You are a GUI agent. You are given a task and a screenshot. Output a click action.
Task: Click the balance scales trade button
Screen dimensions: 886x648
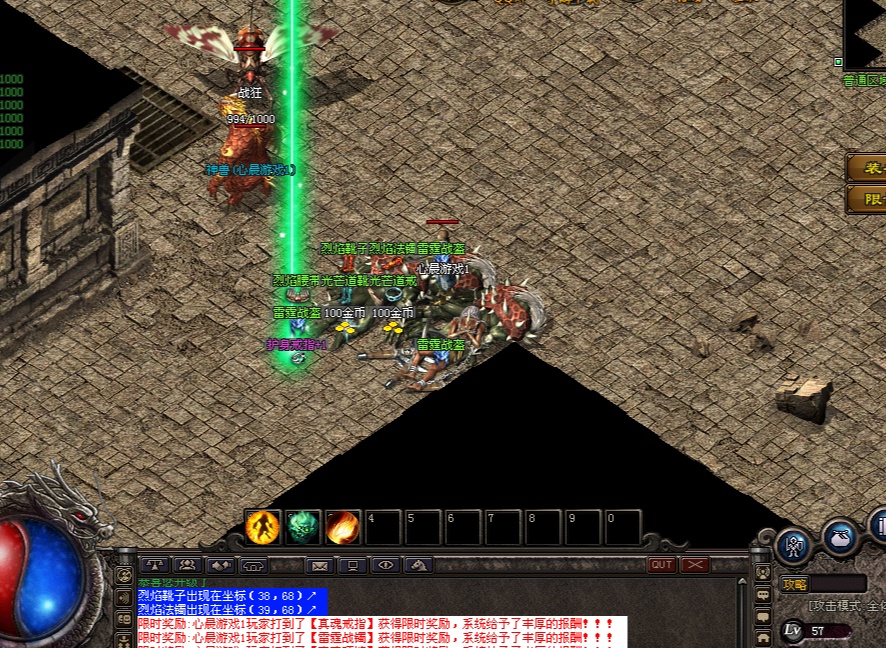pos(154,565)
